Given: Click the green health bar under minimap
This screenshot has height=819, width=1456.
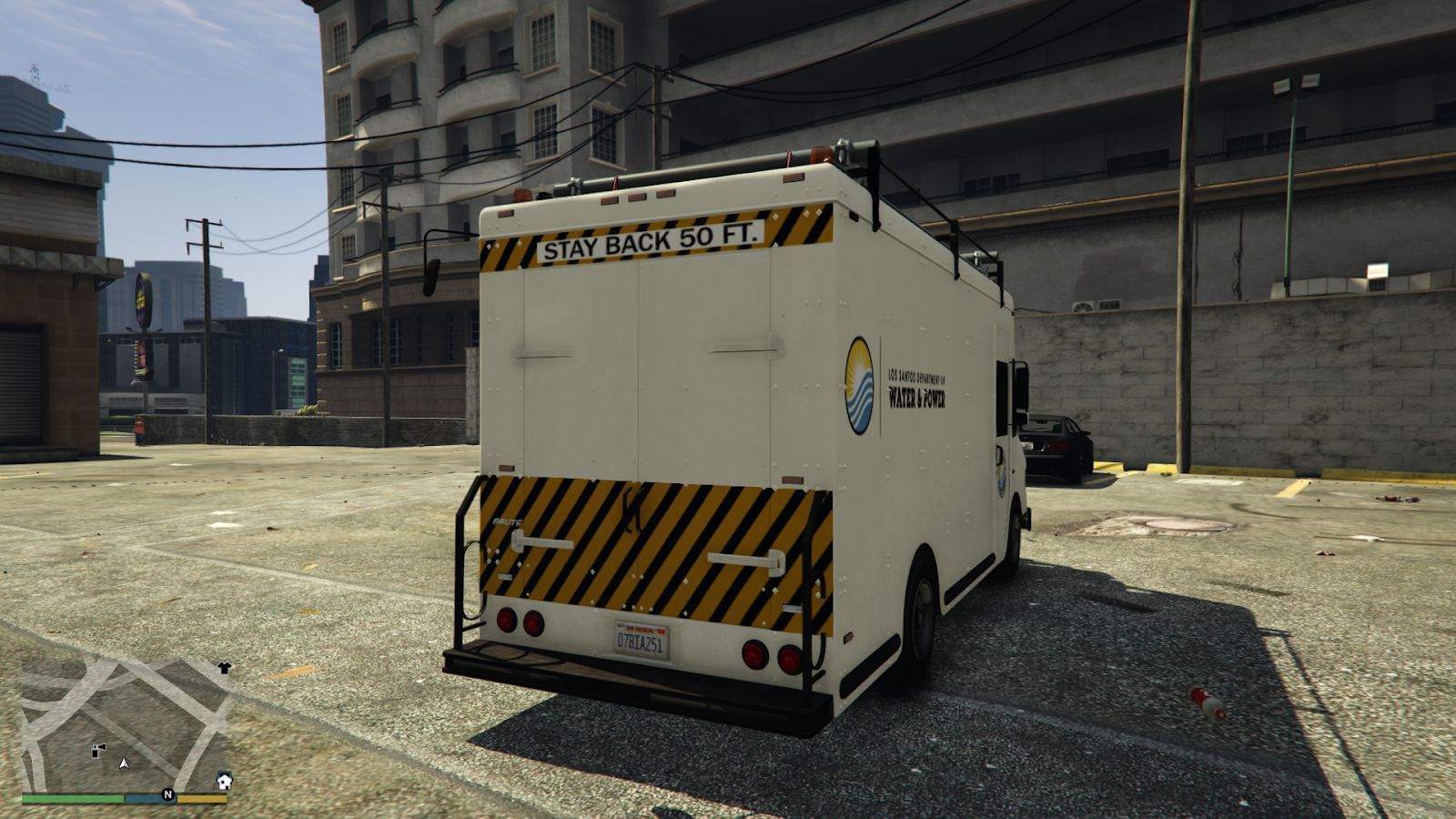Looking at the screenshot, I should pyautogui.click(x=71, y=798).
